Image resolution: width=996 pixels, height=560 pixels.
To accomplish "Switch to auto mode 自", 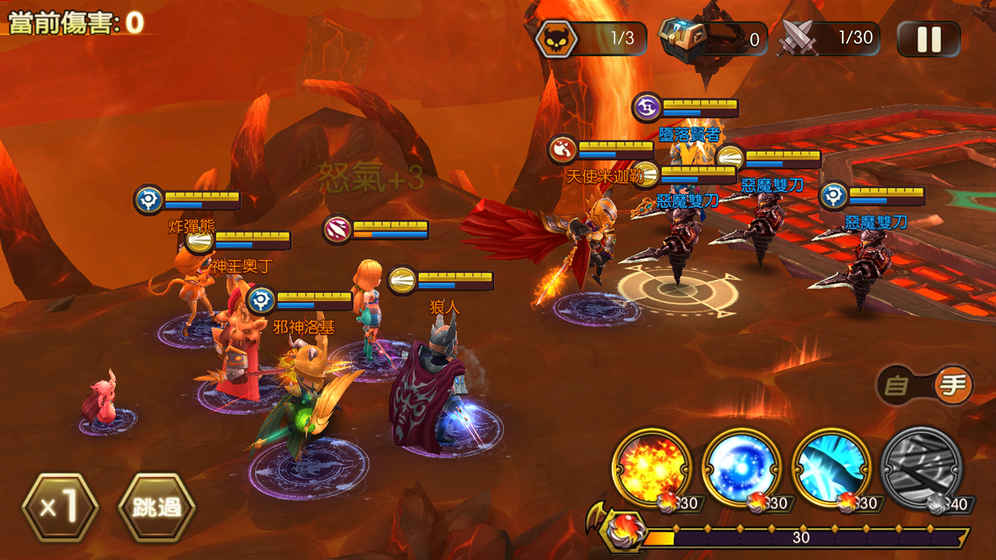I will pyautogui.click(x=898, y=385).
